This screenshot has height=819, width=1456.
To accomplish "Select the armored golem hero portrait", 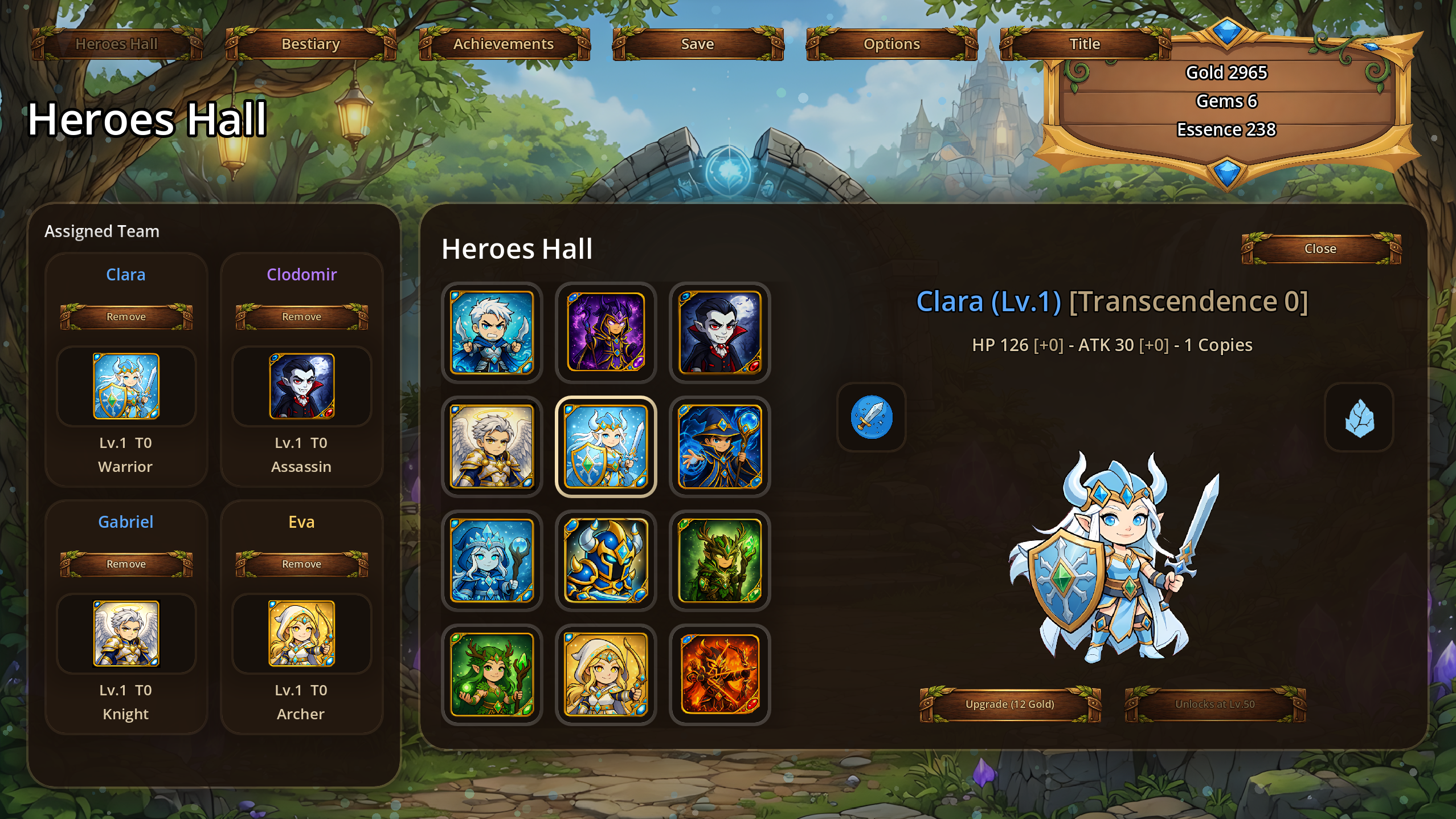I will pyautogui.click(x=606, y=560).
